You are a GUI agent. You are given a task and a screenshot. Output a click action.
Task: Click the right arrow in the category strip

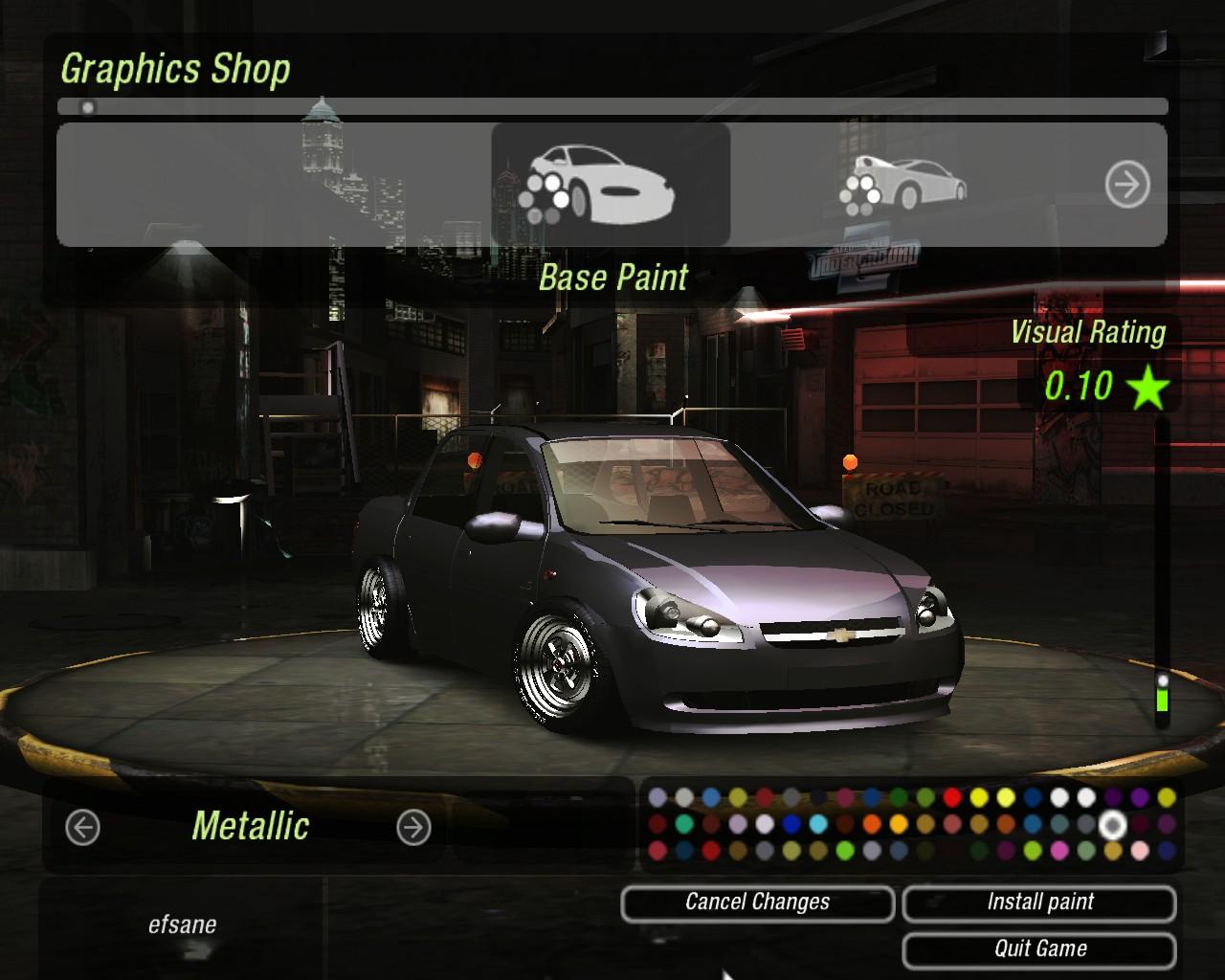tap(1127, 184)
